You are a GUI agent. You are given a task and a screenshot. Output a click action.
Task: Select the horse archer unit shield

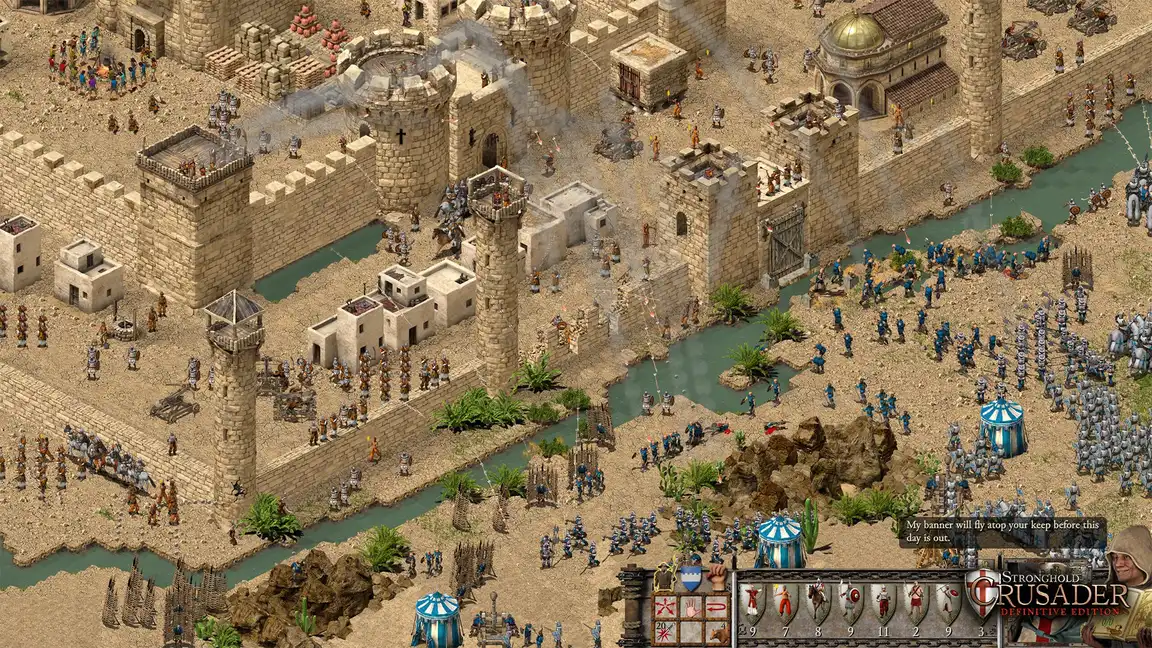click(x=818, y=602)
